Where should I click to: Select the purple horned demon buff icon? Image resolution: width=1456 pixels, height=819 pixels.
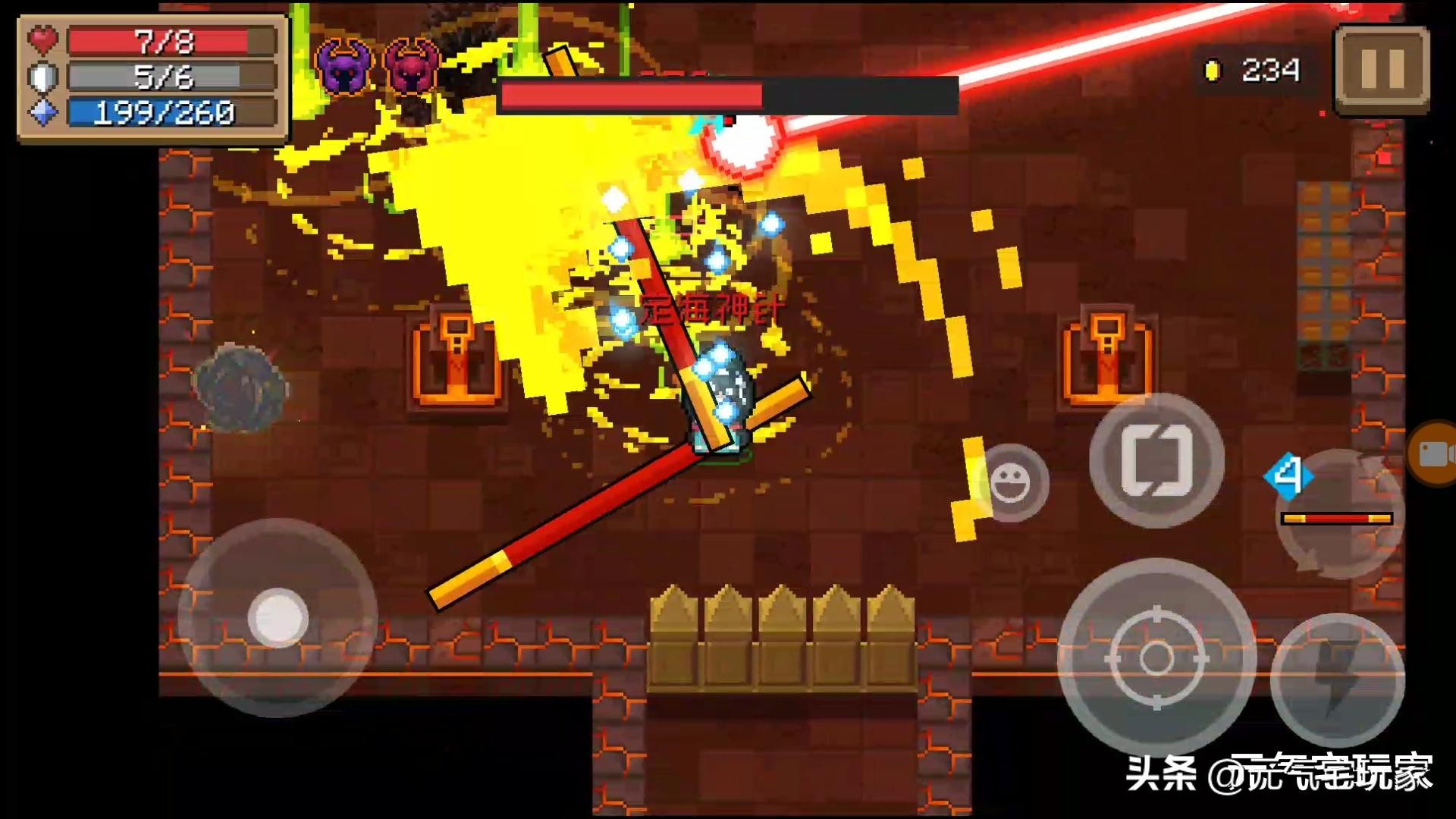[344, 67]
